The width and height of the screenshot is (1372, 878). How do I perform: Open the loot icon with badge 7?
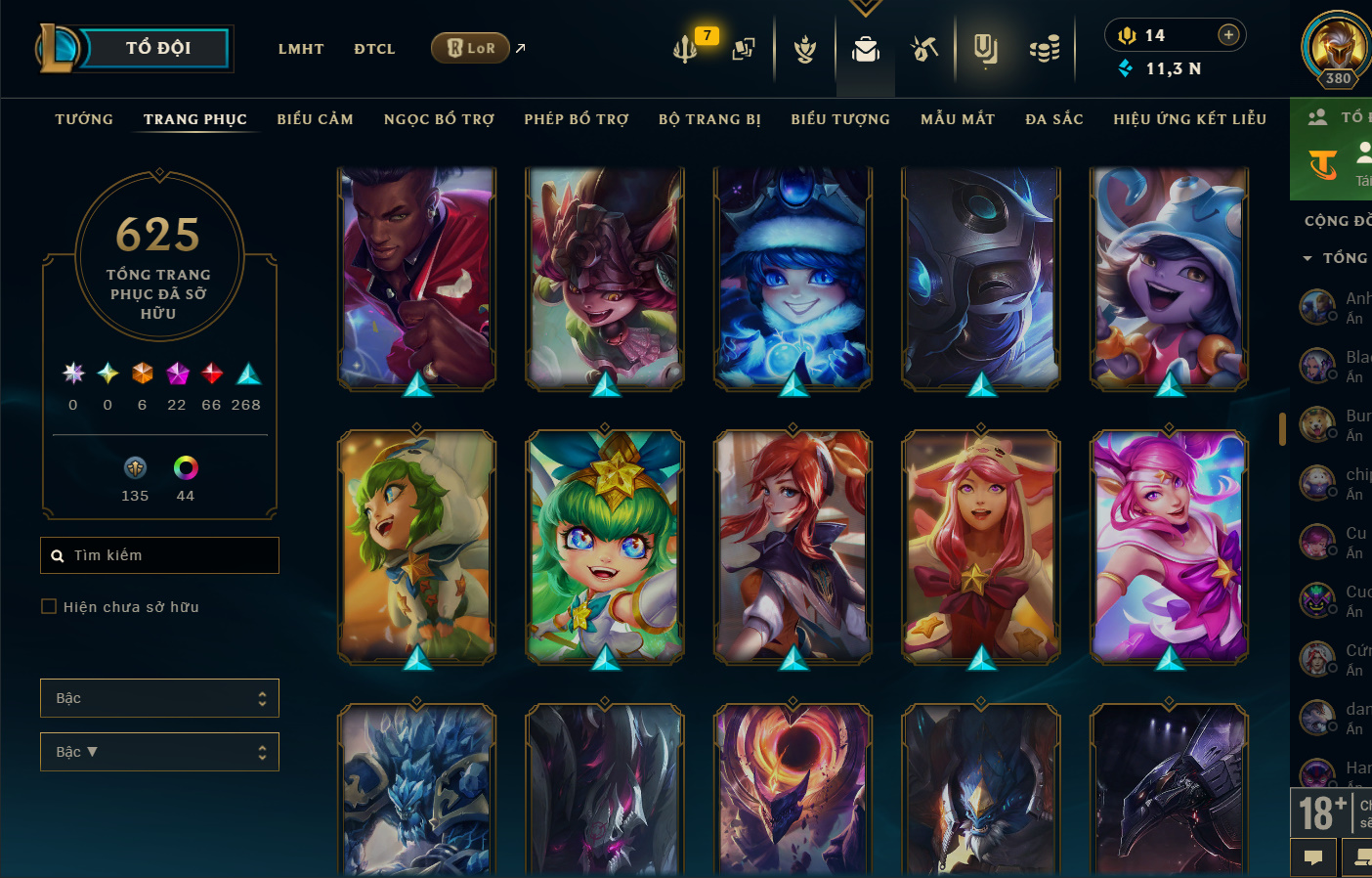pyautogui.click(x=686, y=48)
